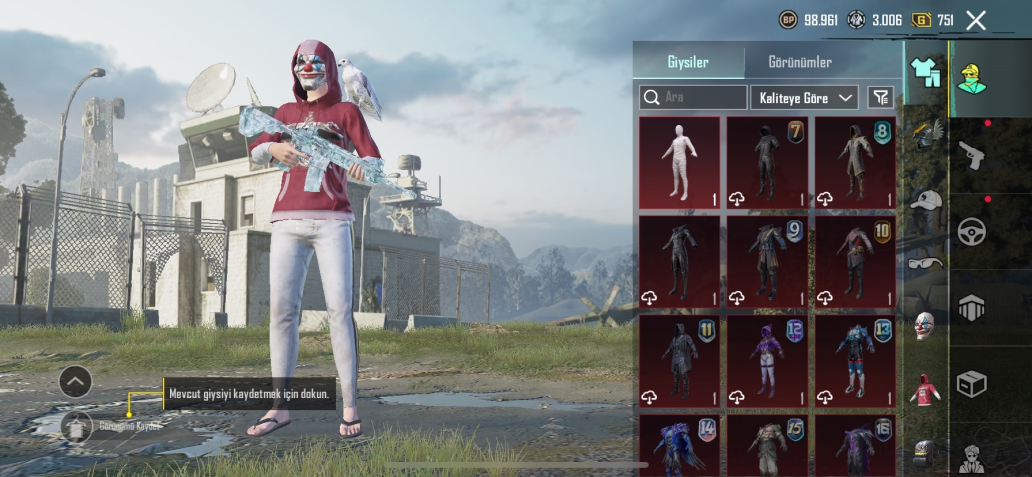Save the current look with the hanger button
Viewport: 1032px width, 477px height.
click(76, 426)
